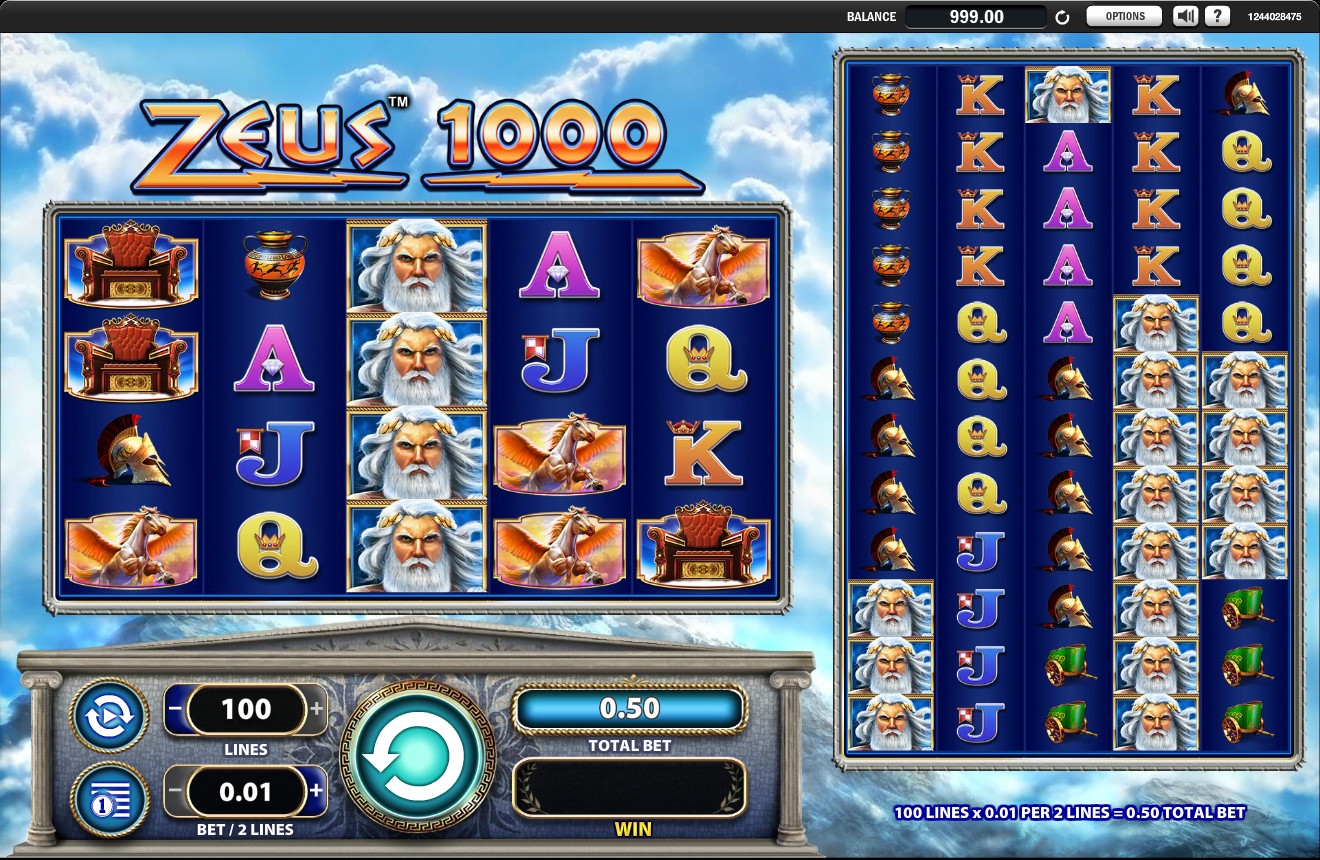
Task: Activate the autoplay arrows button
Action: click(x=109, y=715)
